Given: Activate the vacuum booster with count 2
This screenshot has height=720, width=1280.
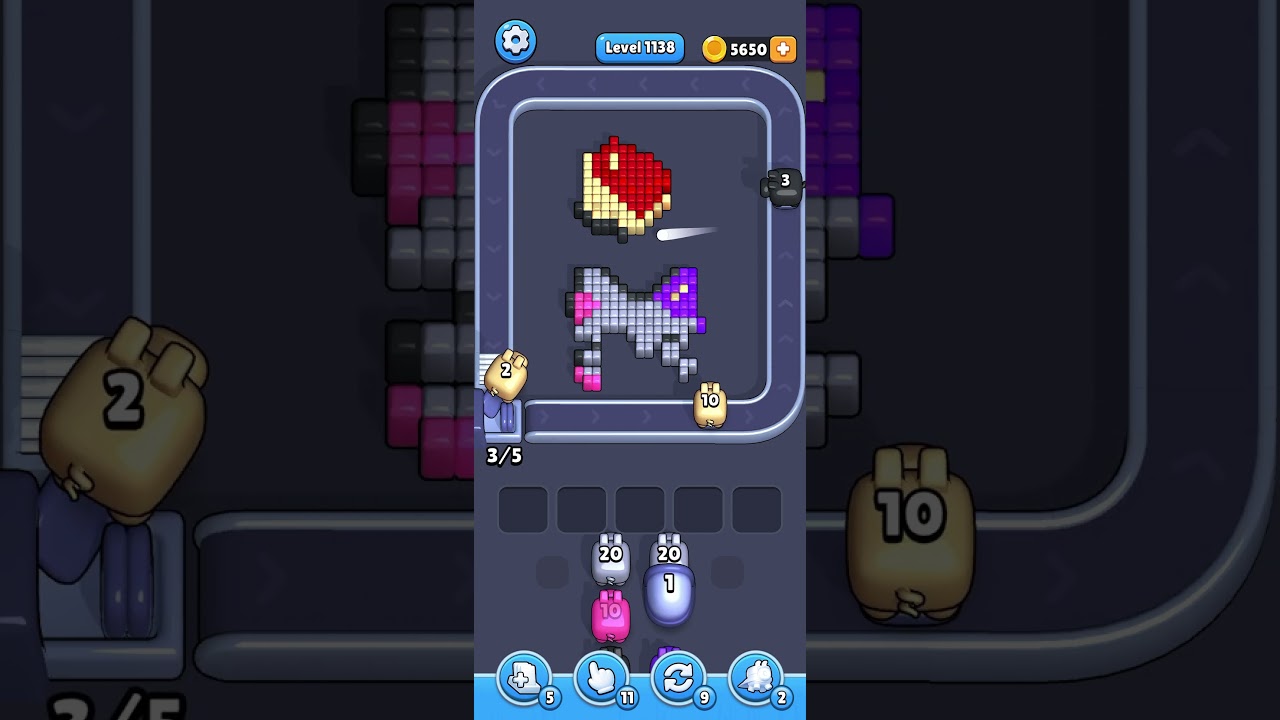Looking at the screenshot, I should (755, 678).
